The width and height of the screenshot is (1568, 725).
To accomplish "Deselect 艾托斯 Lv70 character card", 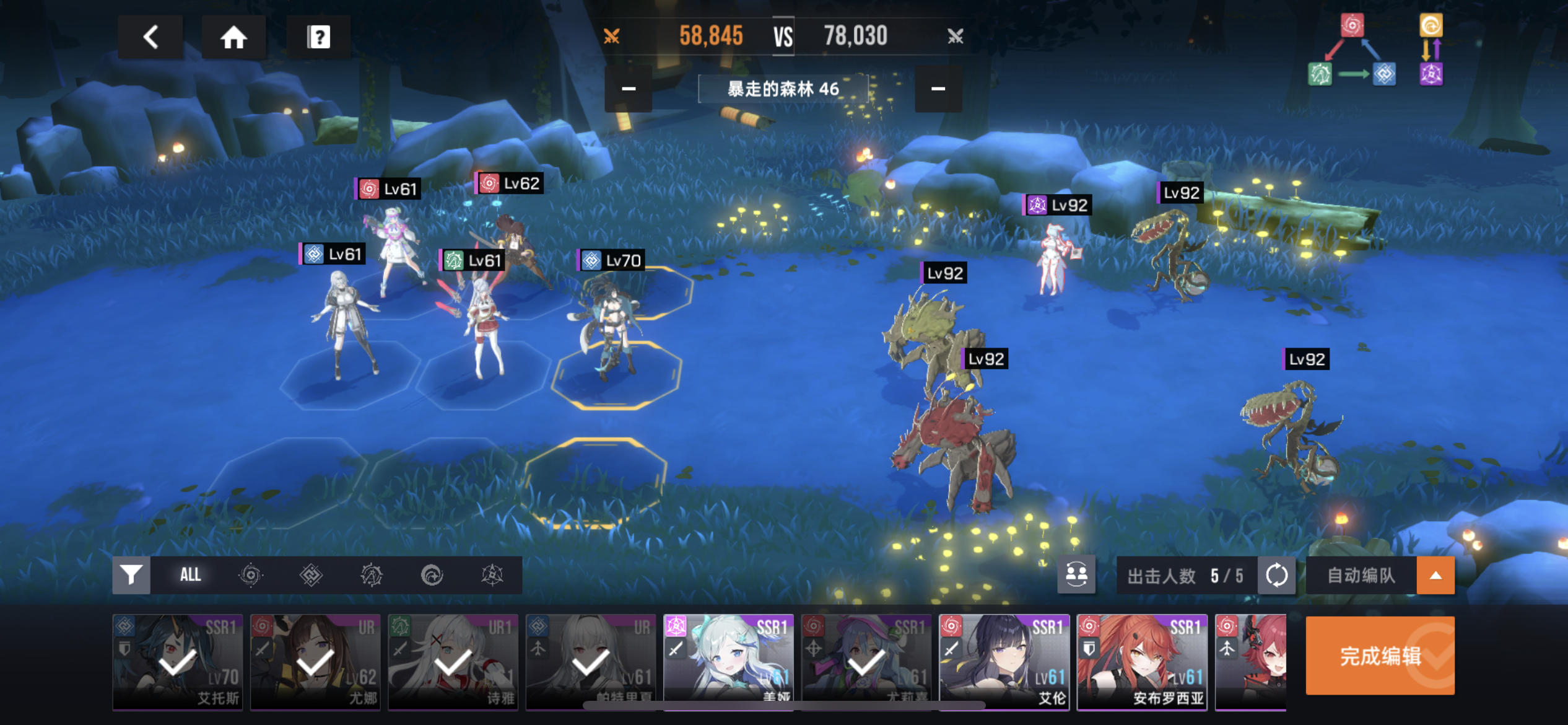I will click(178, 662).
